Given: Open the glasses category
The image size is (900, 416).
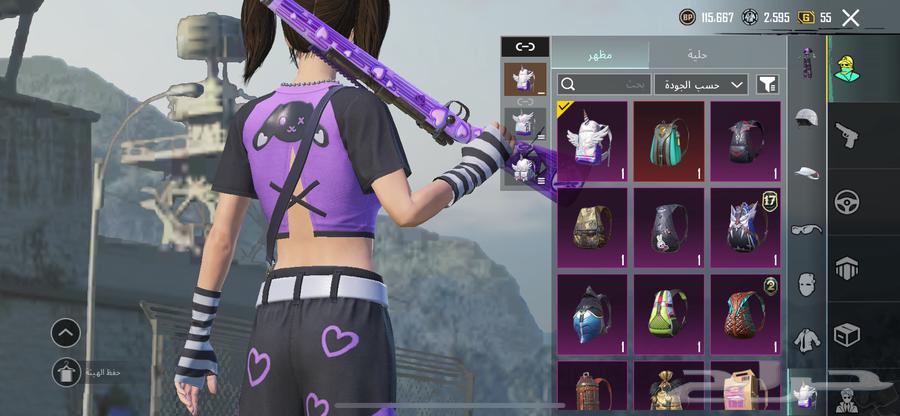Looking at the screenshot, I should click(807, 229).
